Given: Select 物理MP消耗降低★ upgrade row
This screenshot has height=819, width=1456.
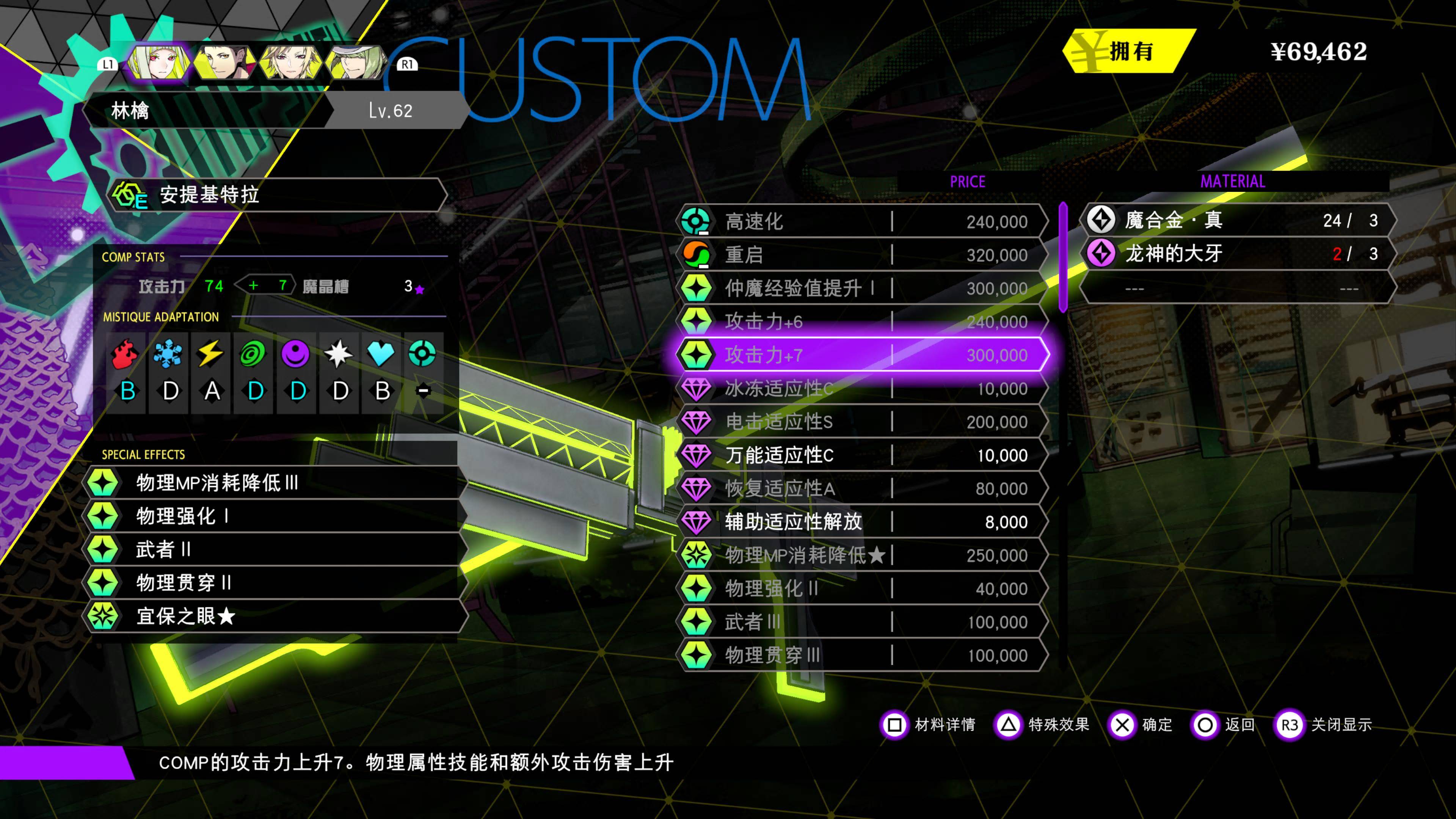Looking at the screenshot, I should [862, 555].
